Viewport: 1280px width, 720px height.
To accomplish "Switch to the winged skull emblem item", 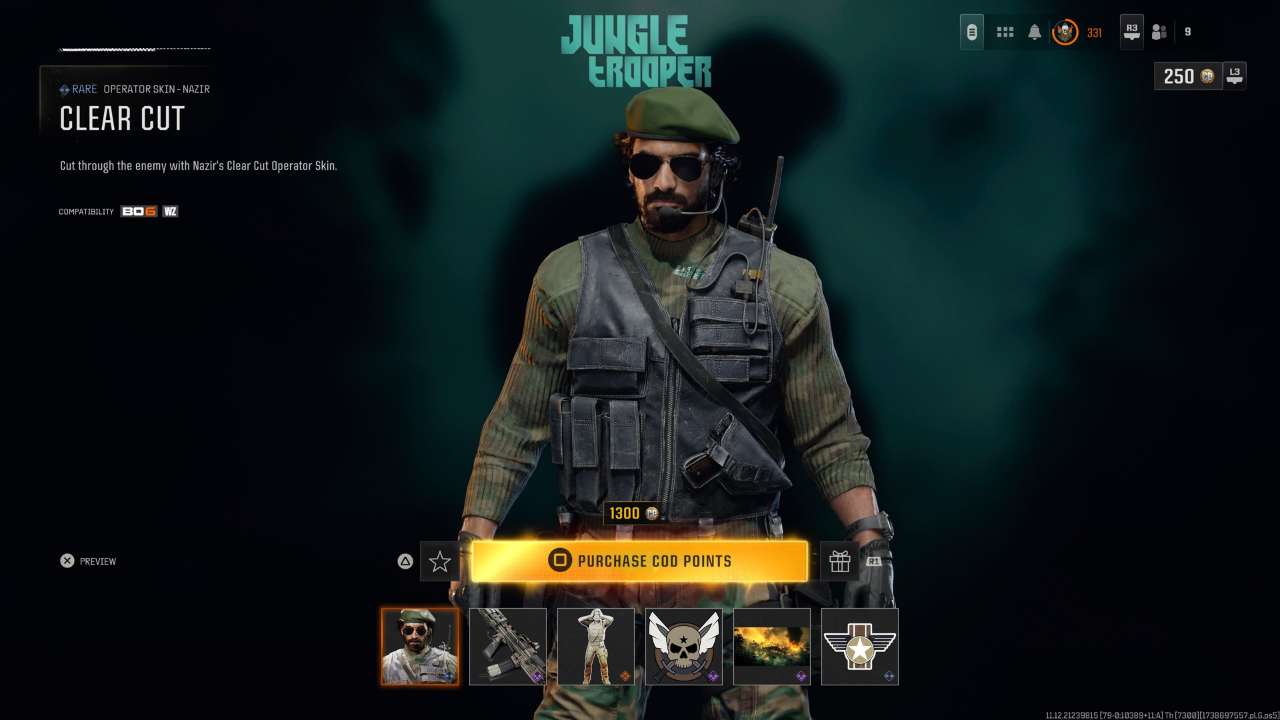I will [x=683, y=646].
